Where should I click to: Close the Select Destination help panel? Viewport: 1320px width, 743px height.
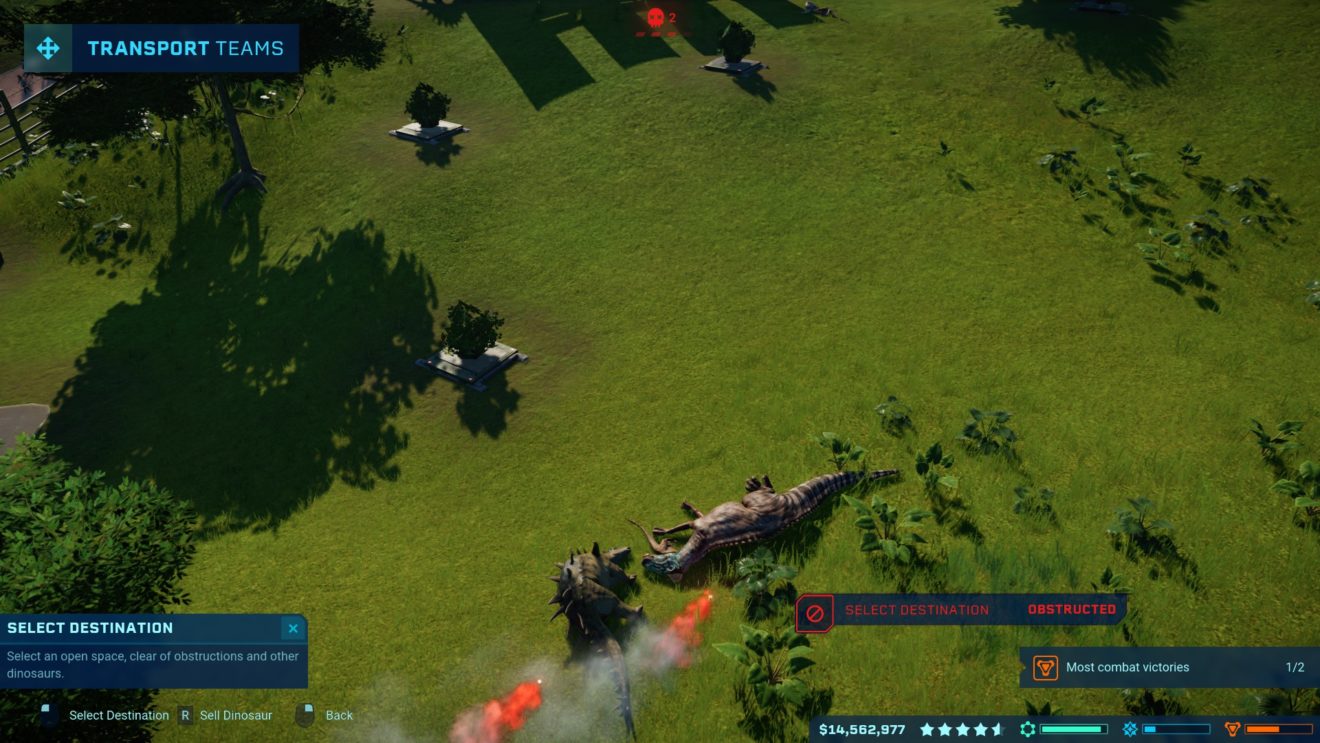point(293,628)
